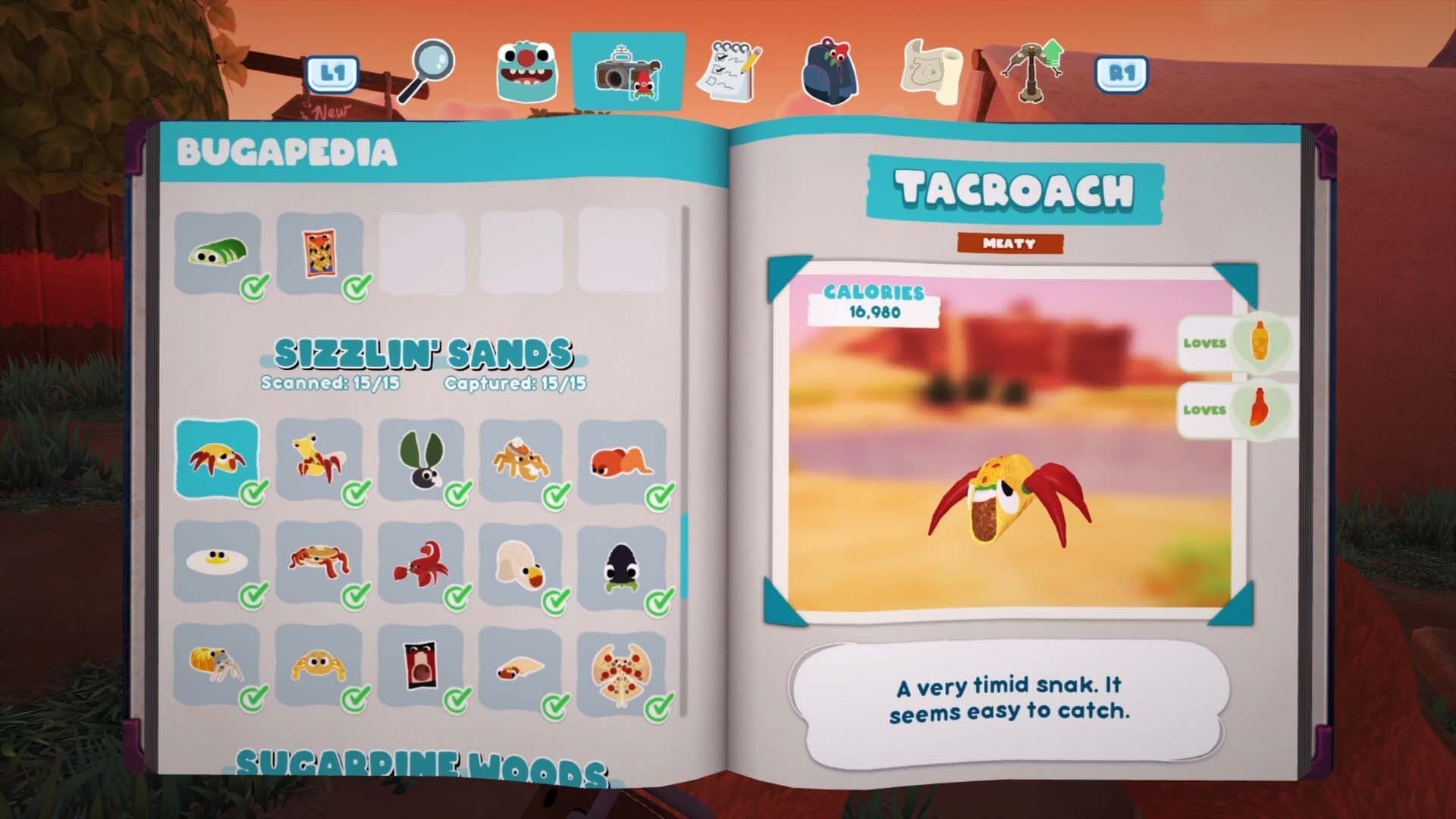Open the magnifying glass tab

[428, 72]
